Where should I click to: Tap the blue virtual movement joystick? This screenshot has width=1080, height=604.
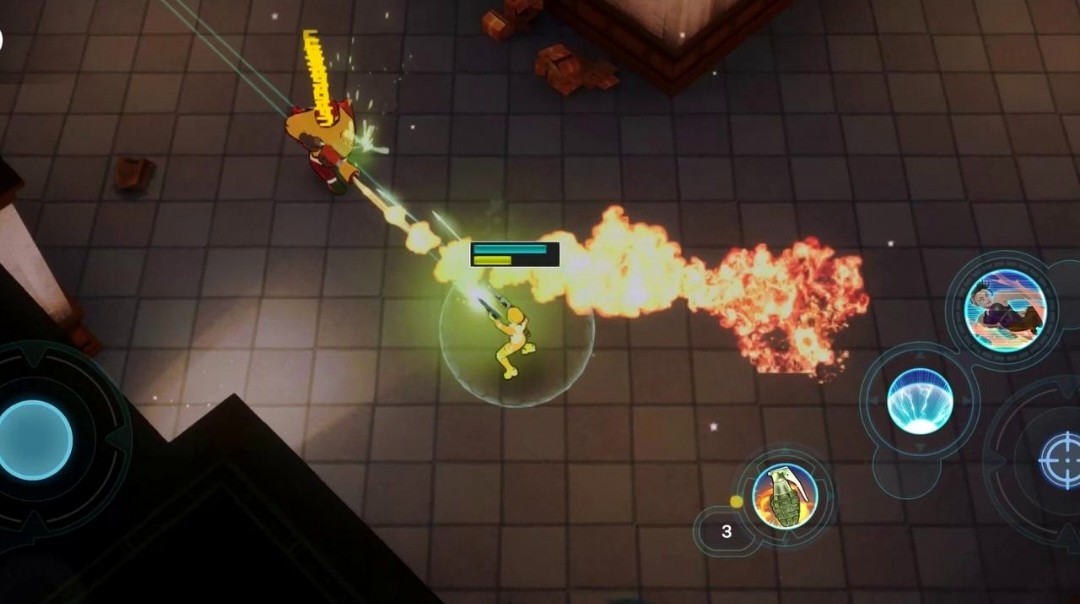click(x=35, y=439)
